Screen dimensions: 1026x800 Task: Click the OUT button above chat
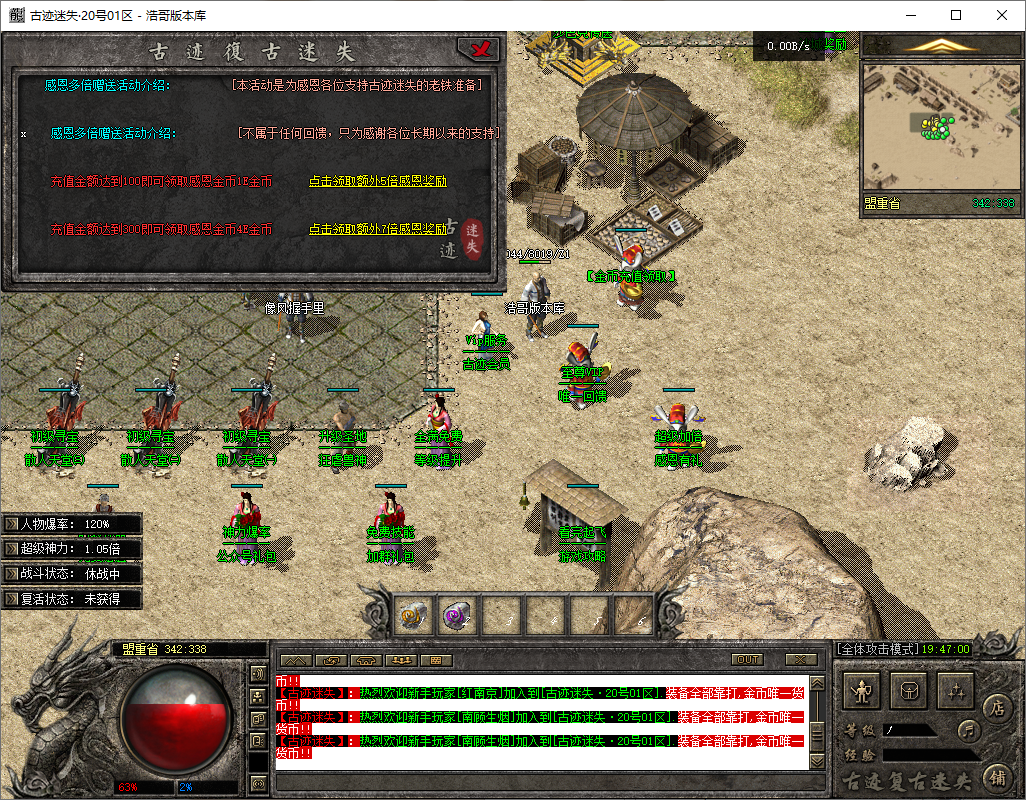[747, 660]
